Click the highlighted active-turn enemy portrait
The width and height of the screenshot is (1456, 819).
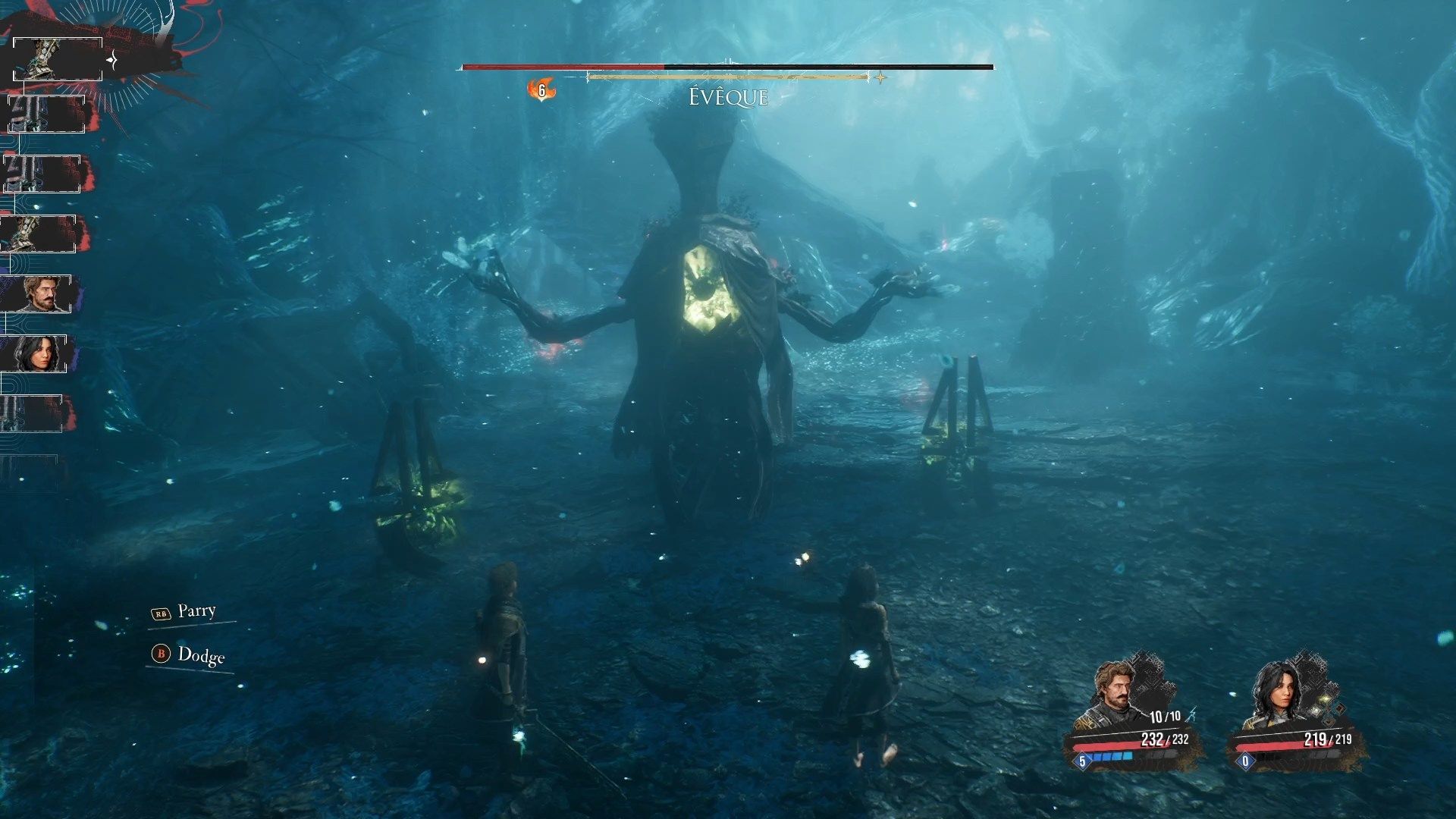coord(58,59)
